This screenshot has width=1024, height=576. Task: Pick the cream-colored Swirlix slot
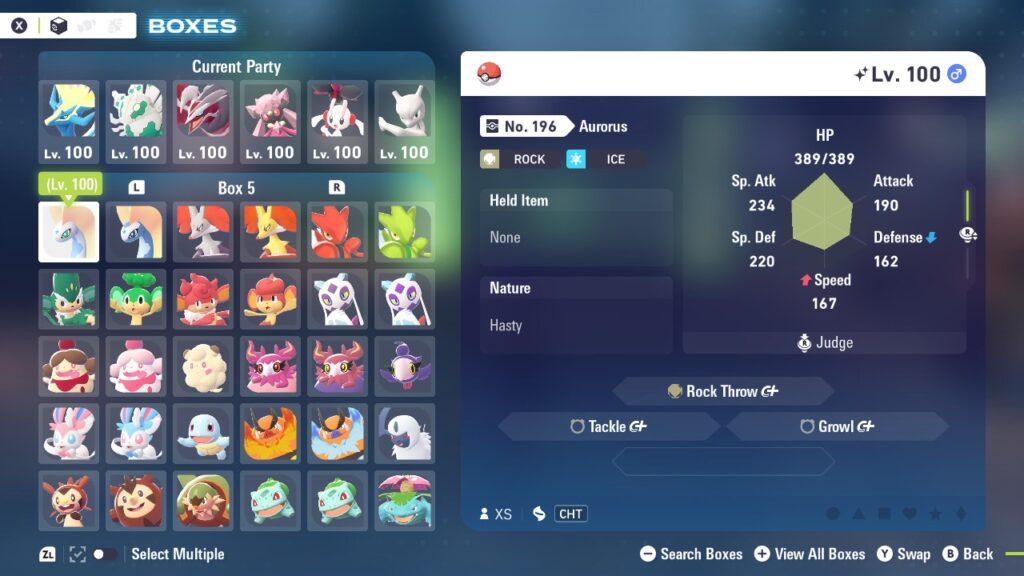point(203,366)
